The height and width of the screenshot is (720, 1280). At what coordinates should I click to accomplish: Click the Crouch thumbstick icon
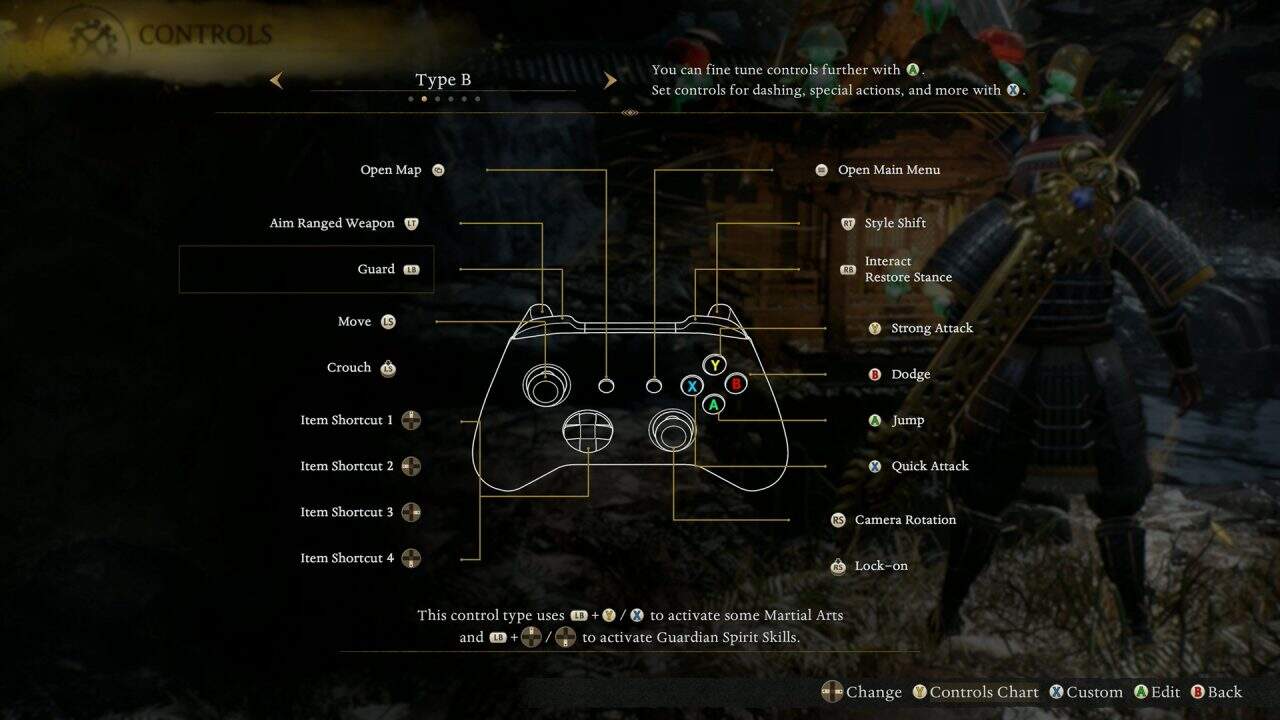(x=390, y=367)
